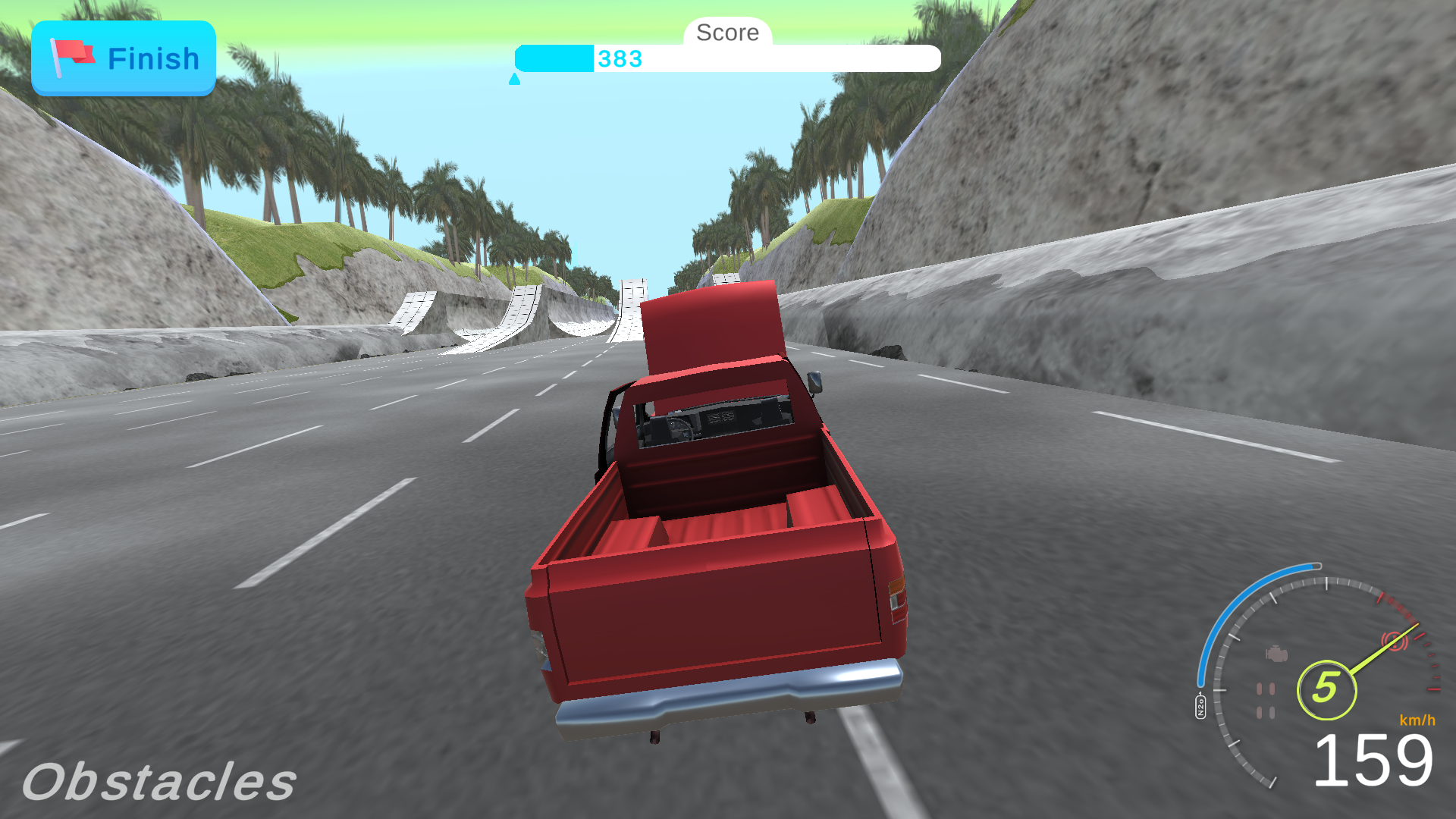Click the cyan score progress bar
This screenshot has width=1456, height=819.
554,58
